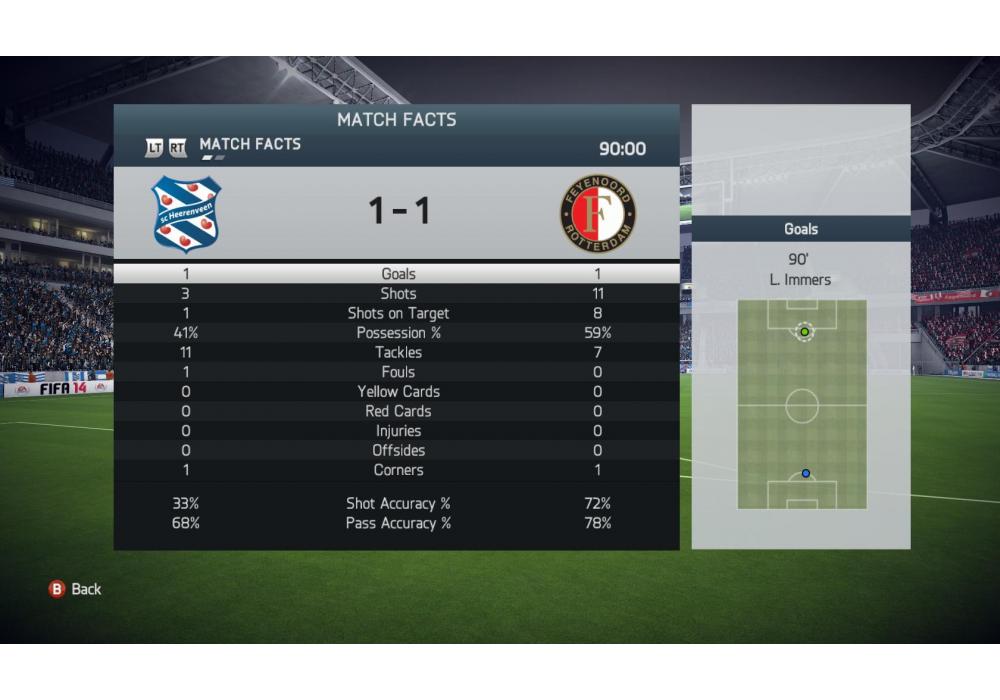Click the green goal marker on pitch map
This screenshot has width=1000, height=700.
[804, 332]
